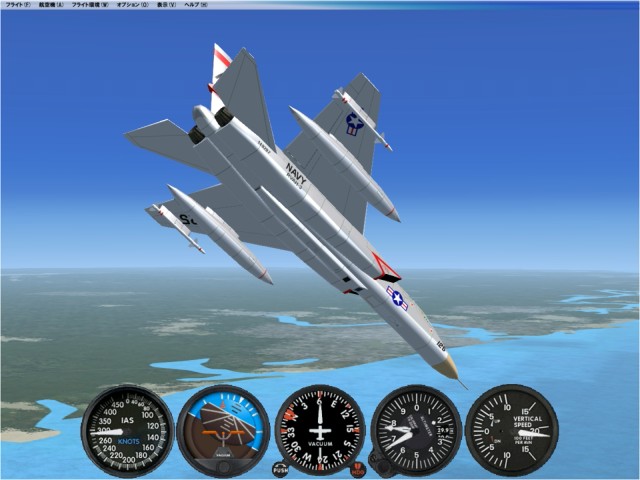Open the オプション (Options) menu
Screen dimensions: 640x480
coord(133,5)
